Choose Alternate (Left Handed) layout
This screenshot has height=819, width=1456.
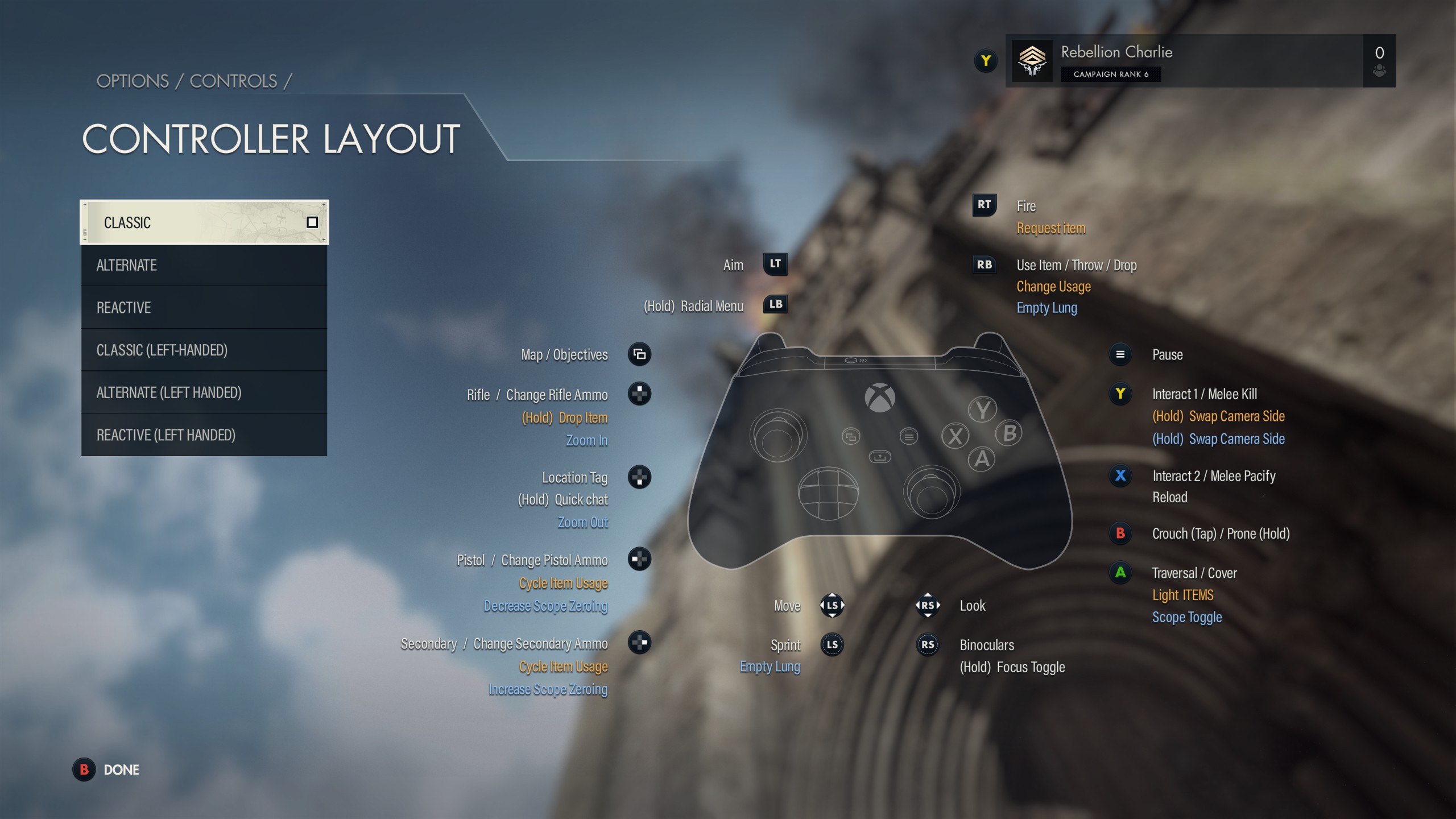click(204, 392)
